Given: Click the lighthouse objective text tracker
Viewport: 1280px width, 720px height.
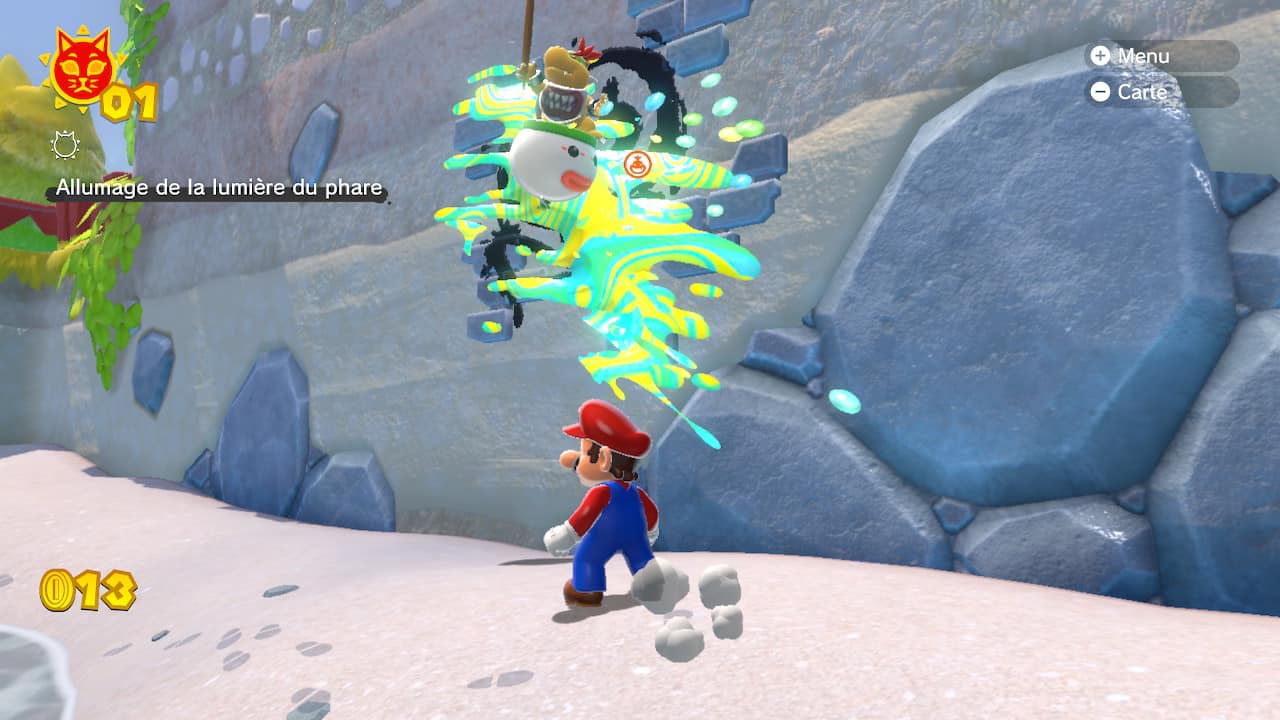Looking at the screenshot, I should [219, 188].
